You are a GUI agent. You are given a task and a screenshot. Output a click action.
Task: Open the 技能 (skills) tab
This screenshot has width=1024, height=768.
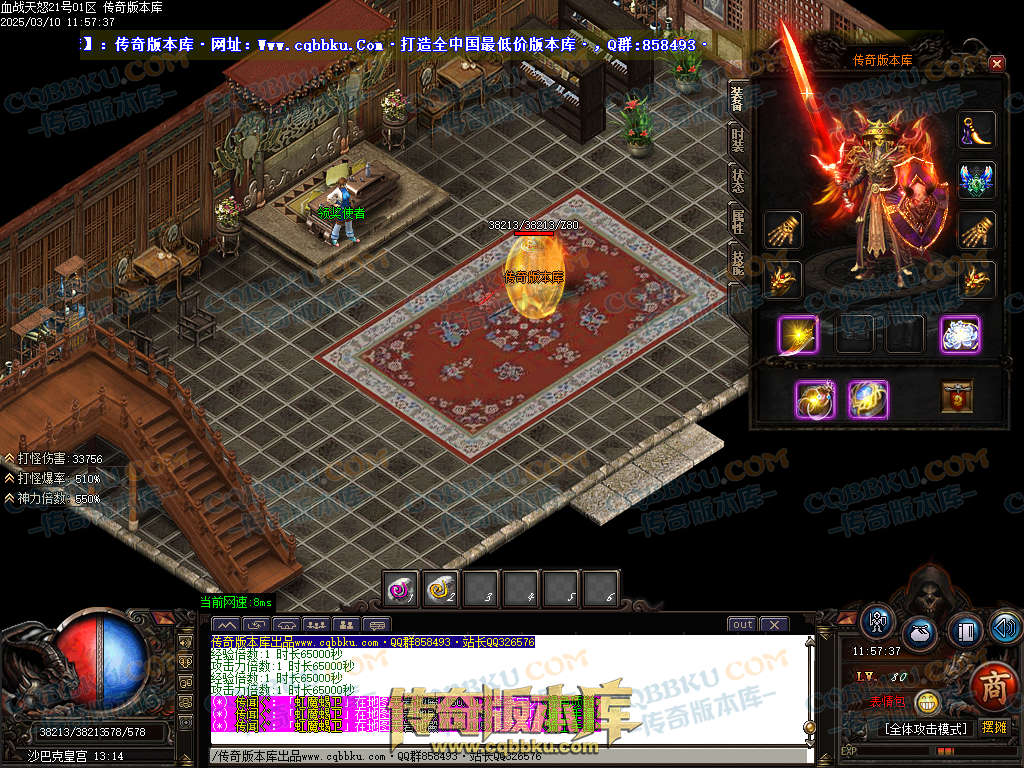tap(737, 262)
